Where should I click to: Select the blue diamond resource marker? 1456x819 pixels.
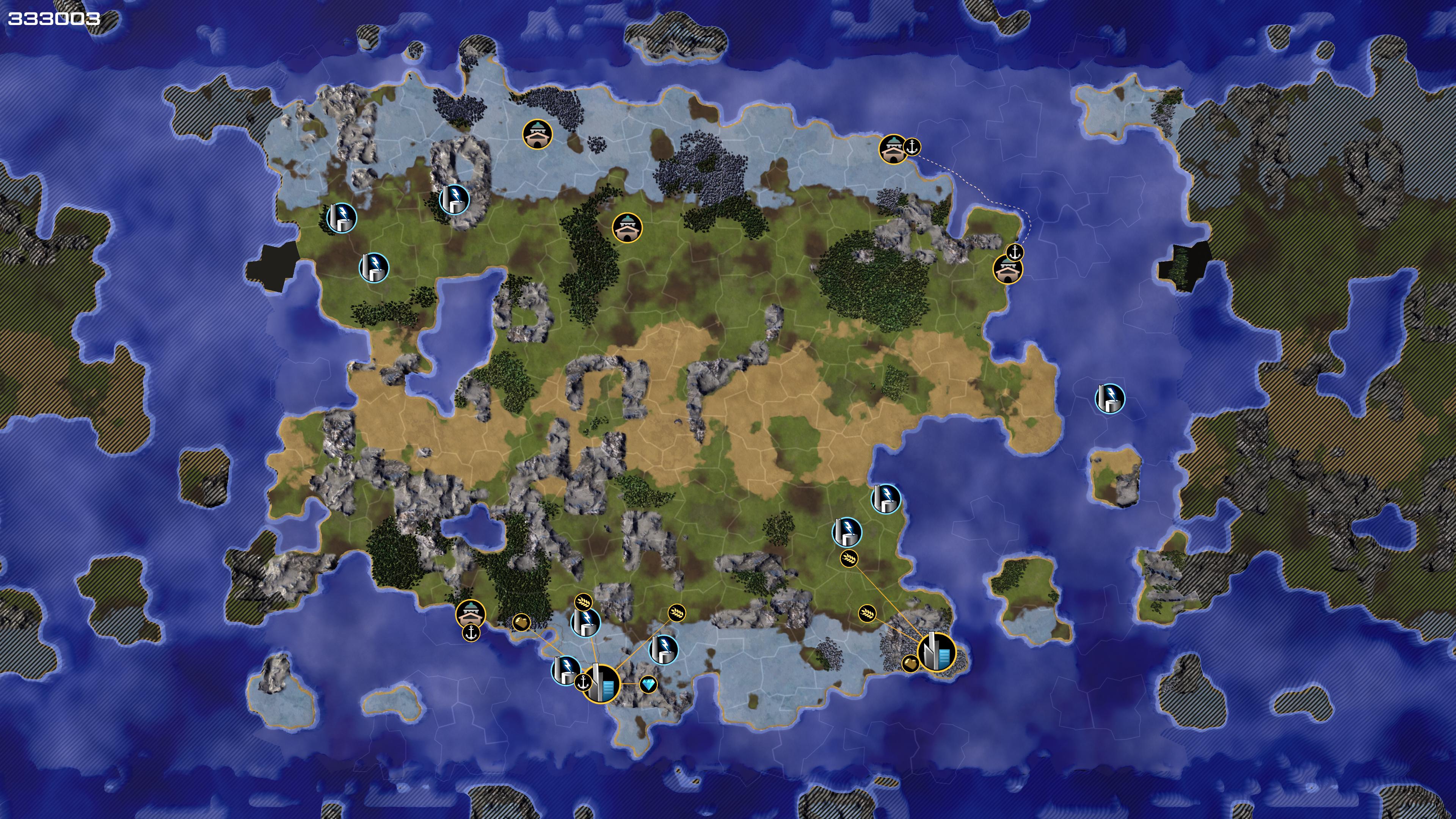[648, 685]
